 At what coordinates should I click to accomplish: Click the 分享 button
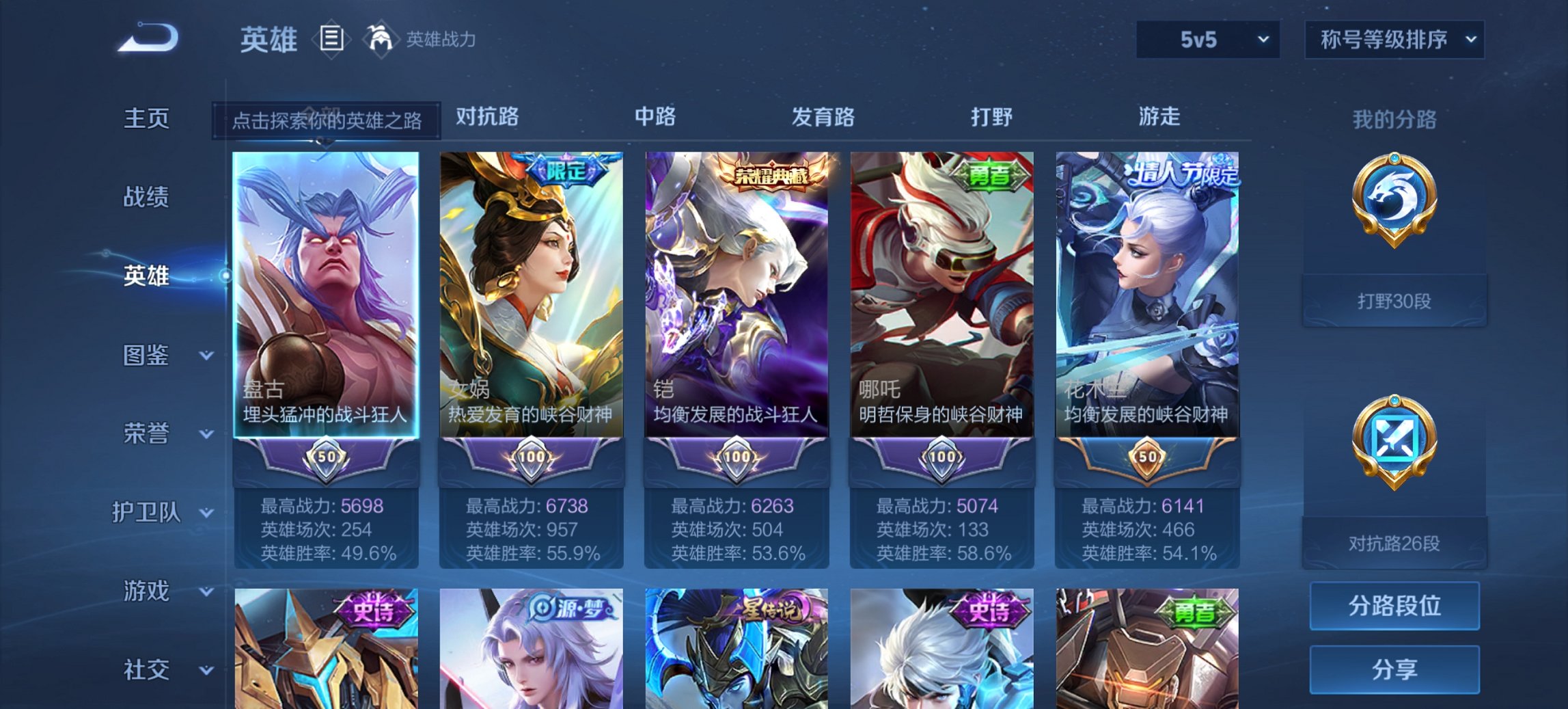click(1394, 669)
